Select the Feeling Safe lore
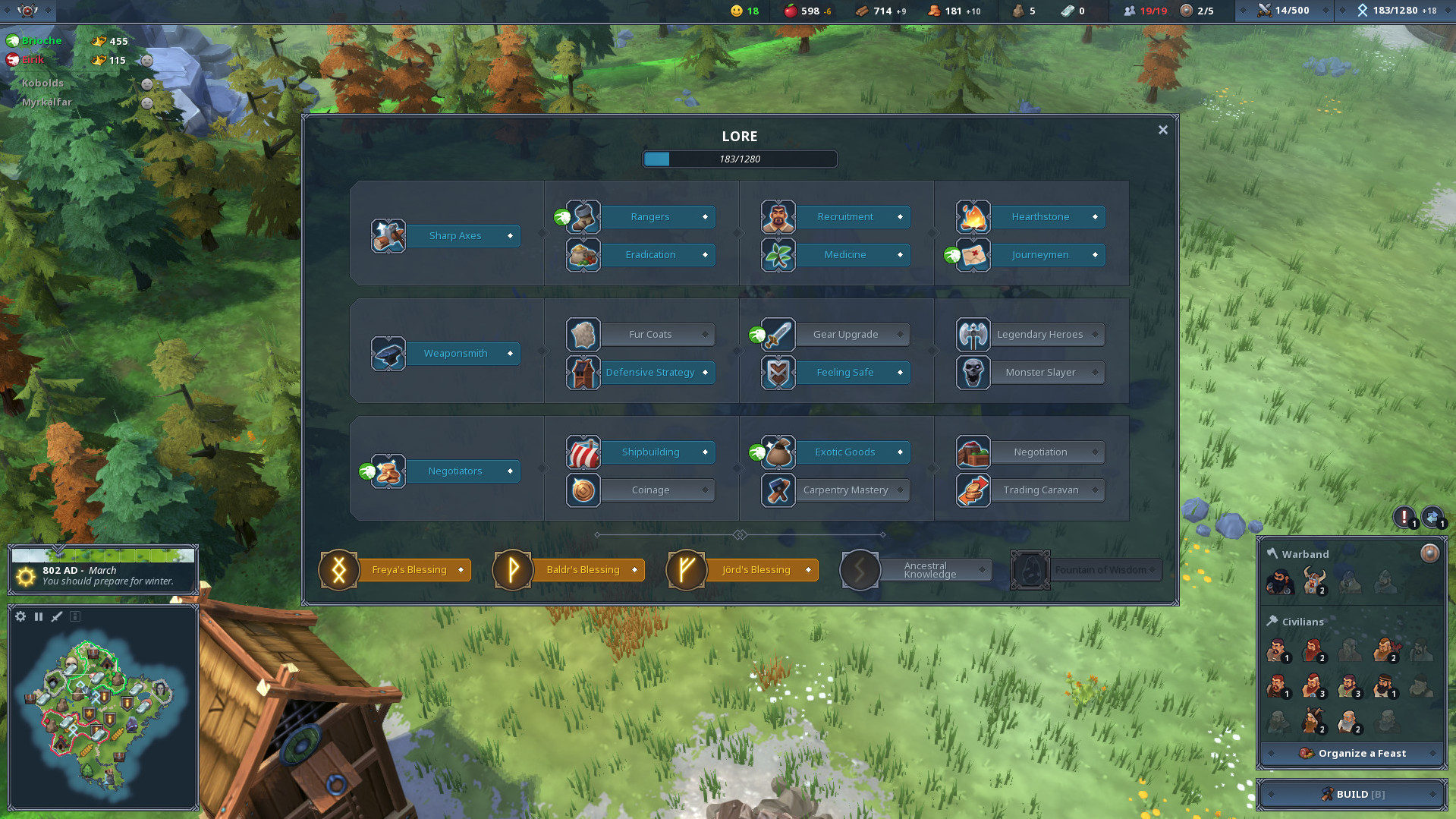The height and width of the screenshot is (819, 1456). pyautogui.click(x=844, y=373)
